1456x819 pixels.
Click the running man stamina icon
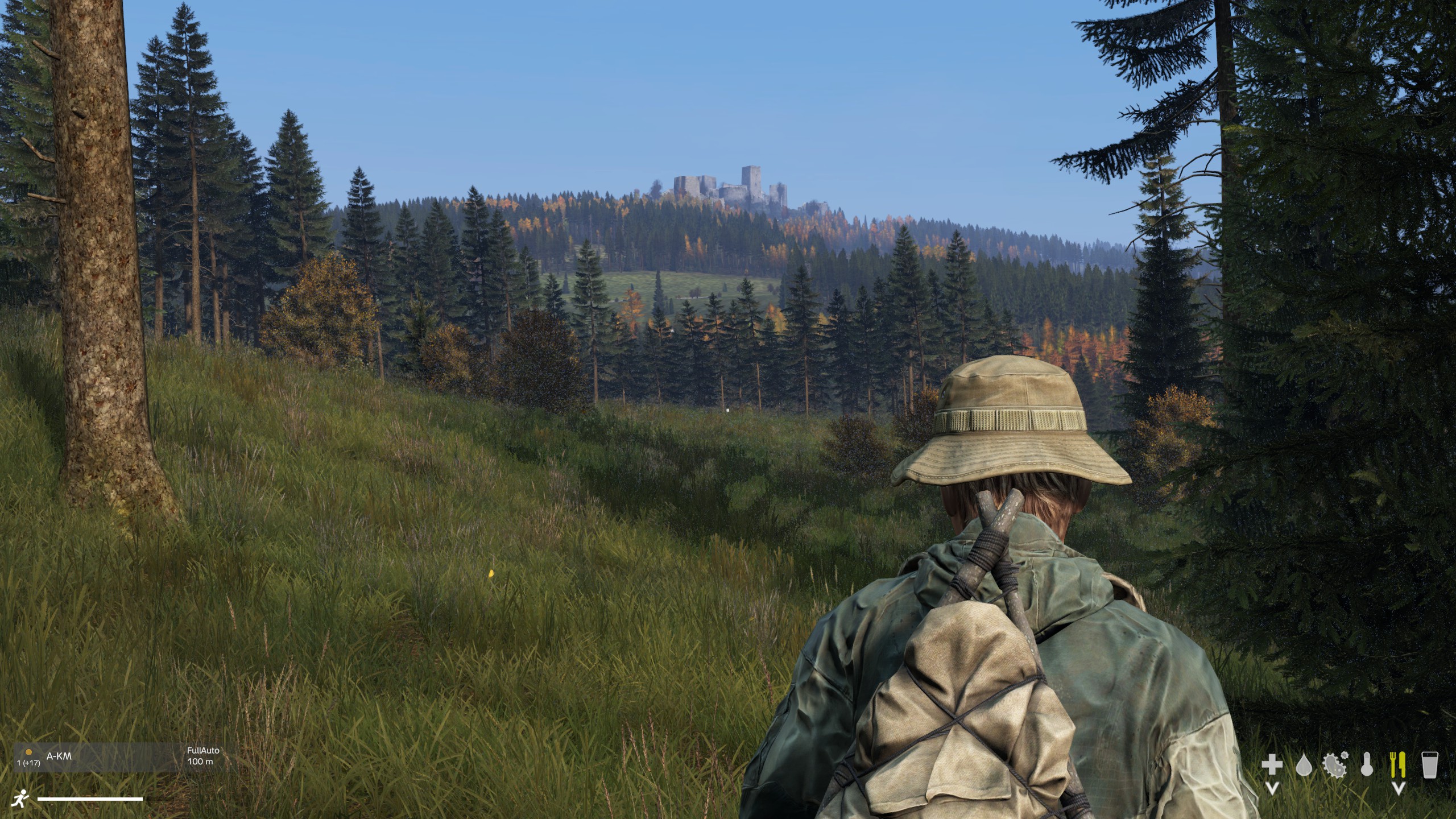pos(20,798)
